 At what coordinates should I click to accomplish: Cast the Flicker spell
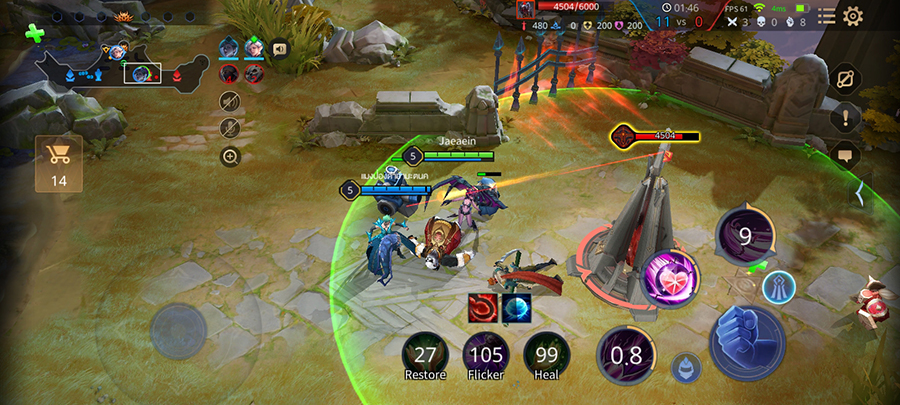point(485,354)
